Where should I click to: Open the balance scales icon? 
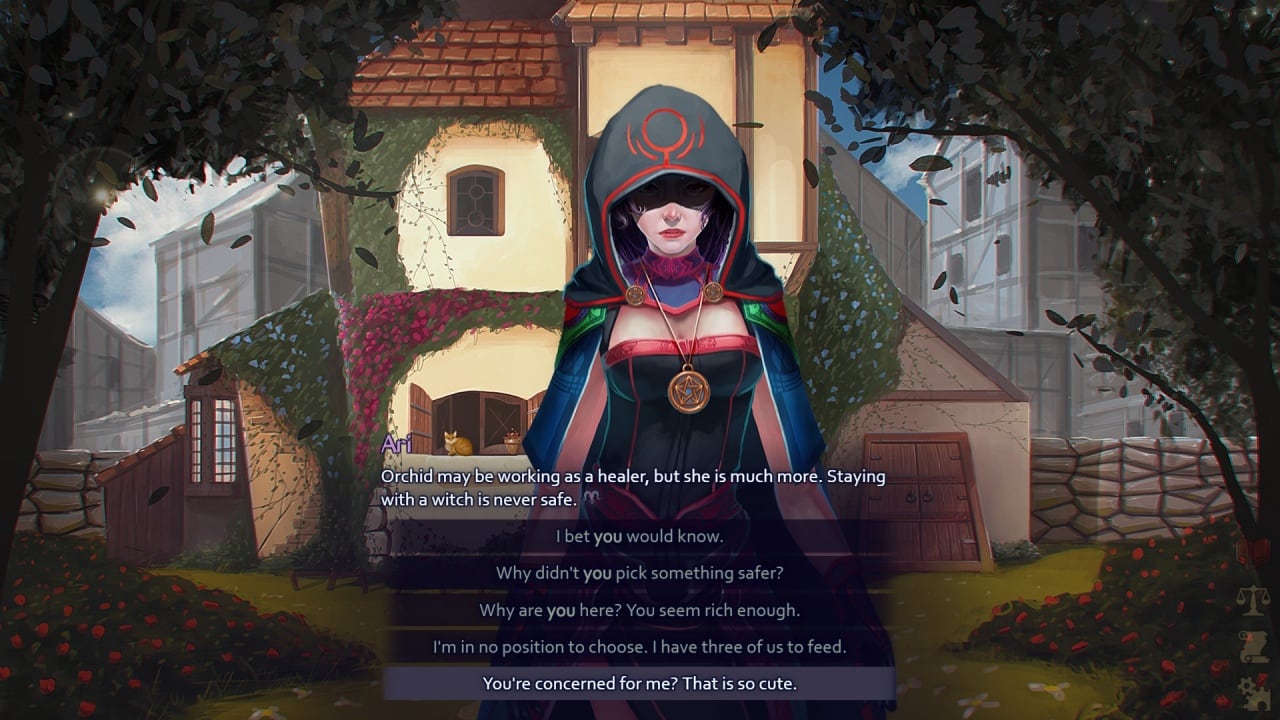1251,601
